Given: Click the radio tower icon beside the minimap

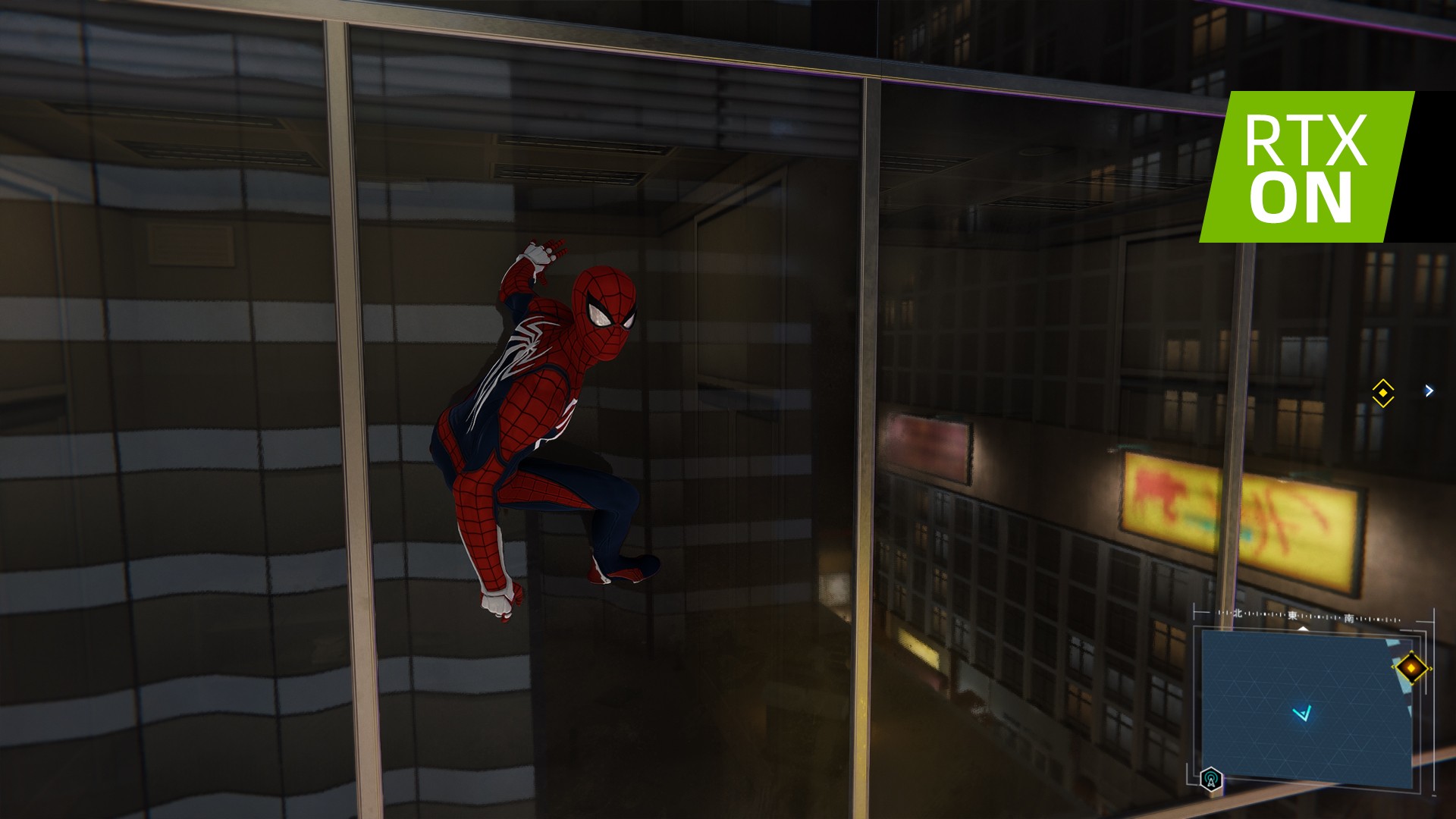Looking at the screenshot, I should click(1211, 779).
